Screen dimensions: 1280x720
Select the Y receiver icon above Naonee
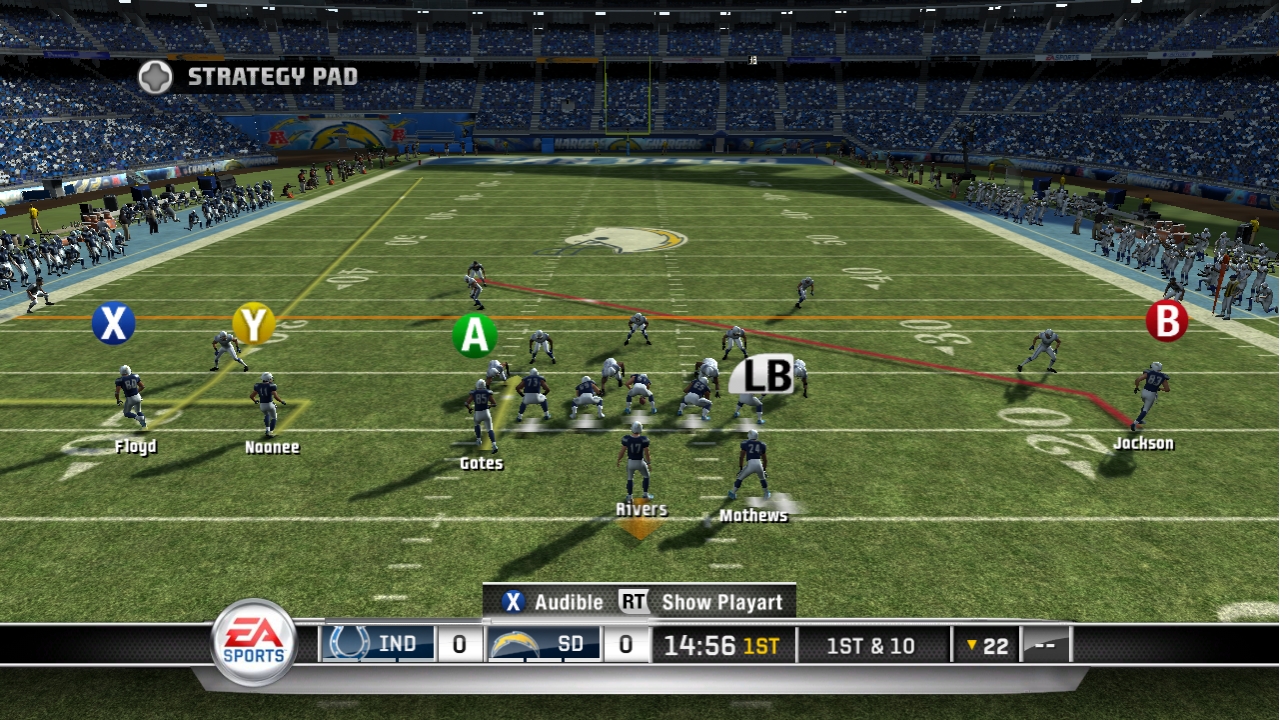coord(253,322)
